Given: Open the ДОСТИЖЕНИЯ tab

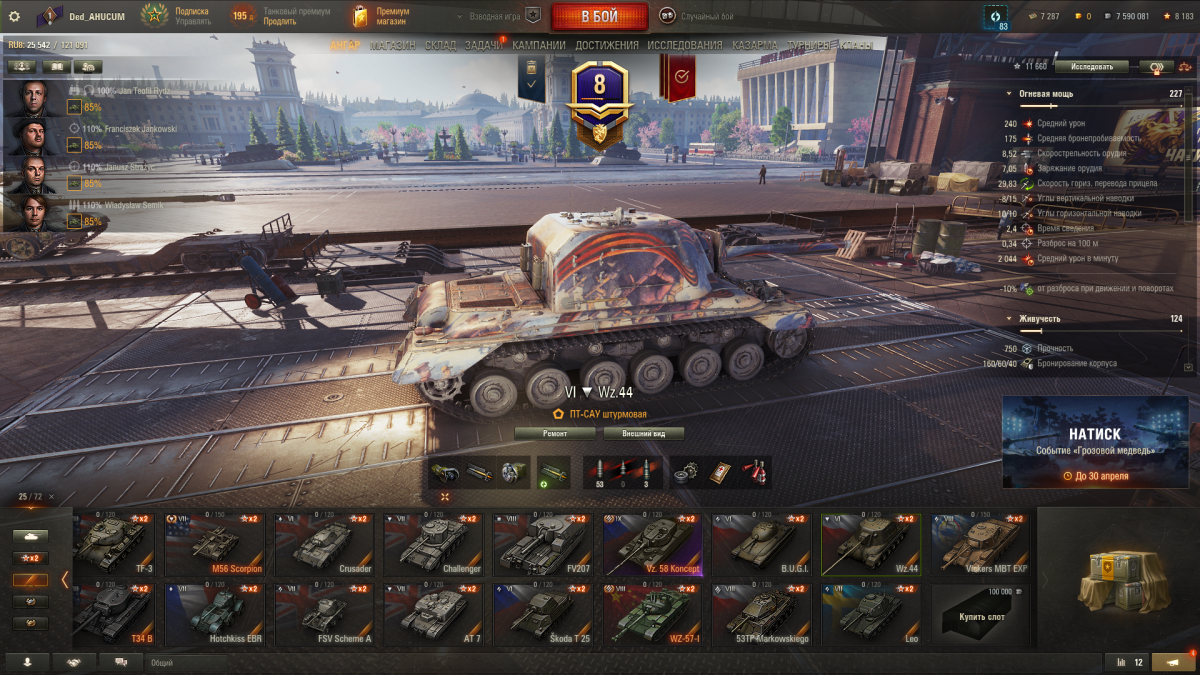Looking at the screenshot, I should pyautogui.click(x=606, y=46).
